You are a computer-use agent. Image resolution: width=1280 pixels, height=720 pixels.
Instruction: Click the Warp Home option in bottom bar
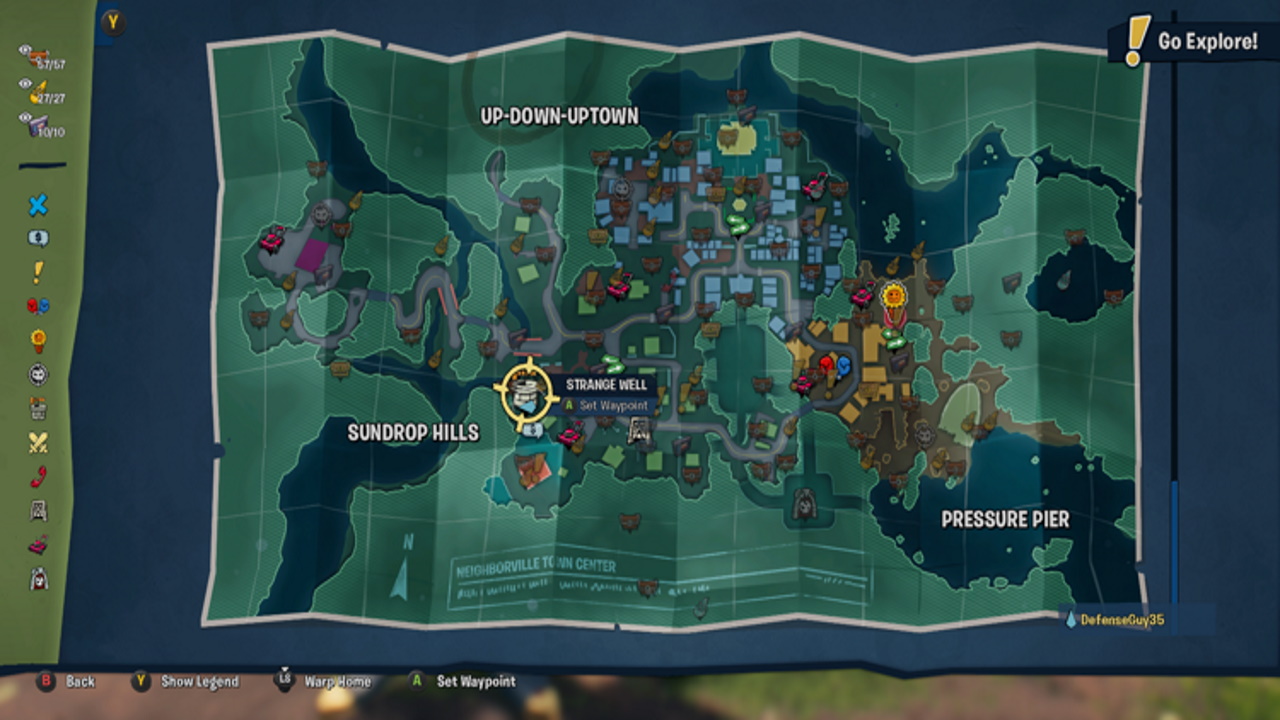point(340,682)
